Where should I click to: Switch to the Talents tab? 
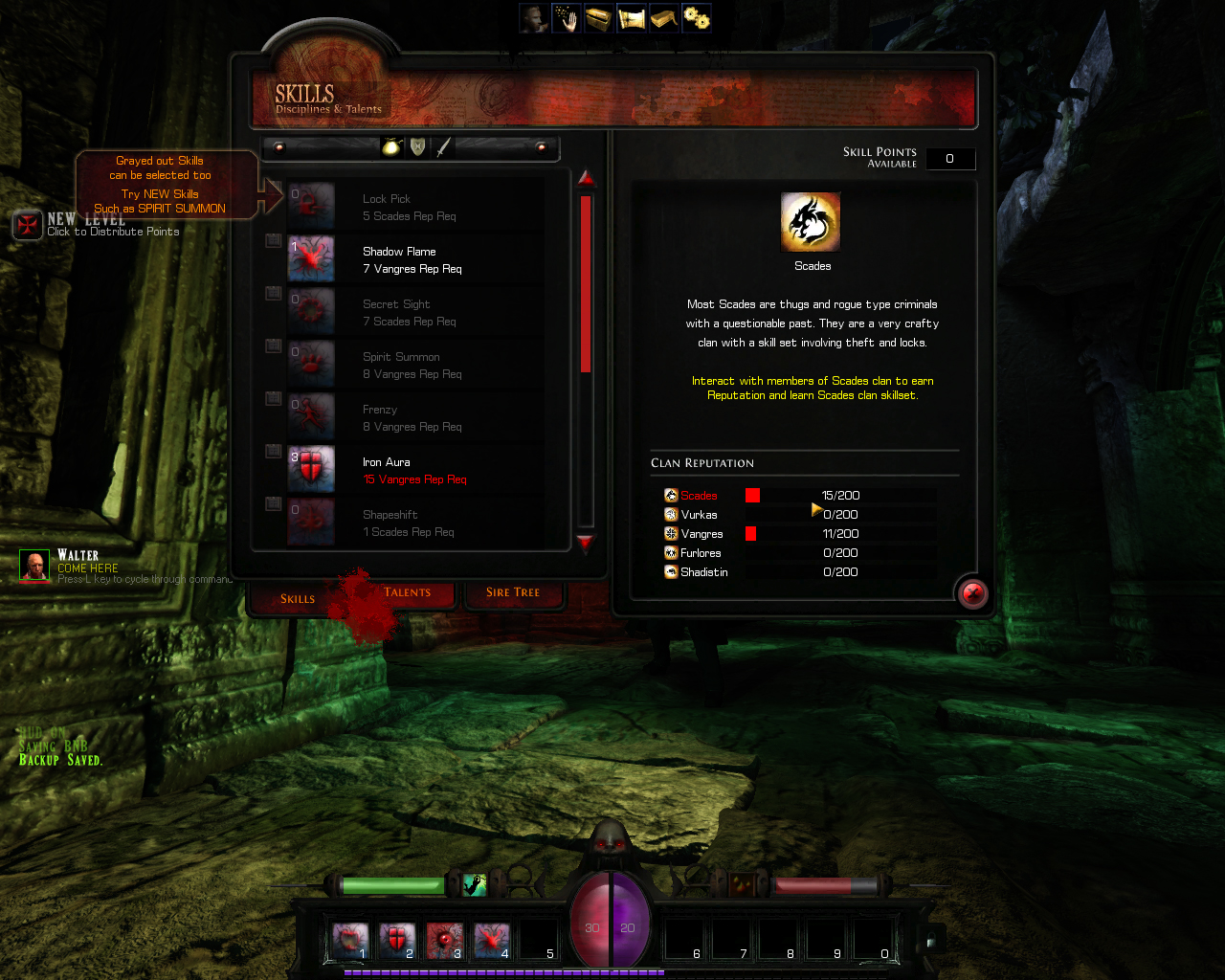pyautogui.click(x=408, y=592)
